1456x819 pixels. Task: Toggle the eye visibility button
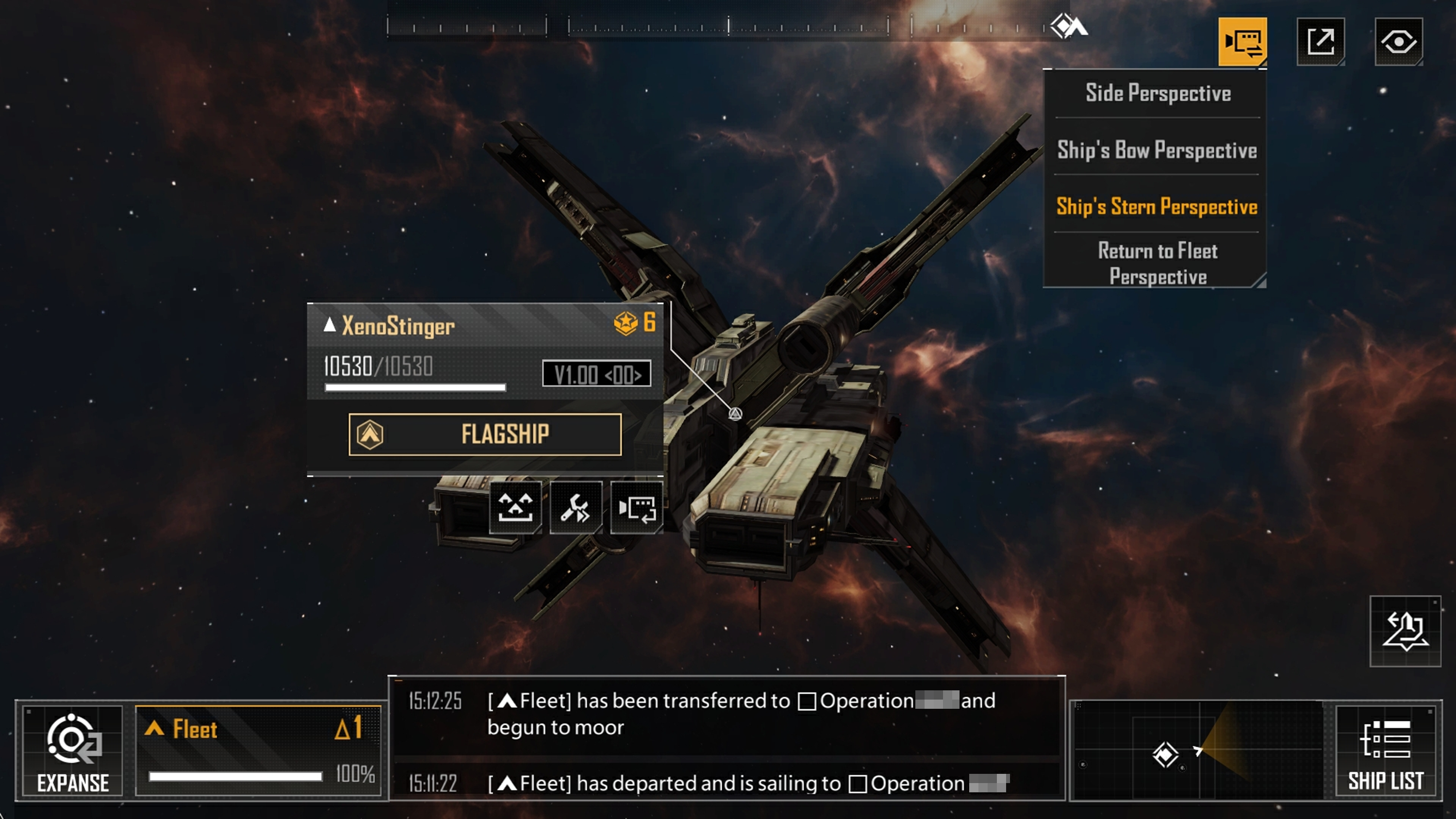pos(1398,42)
